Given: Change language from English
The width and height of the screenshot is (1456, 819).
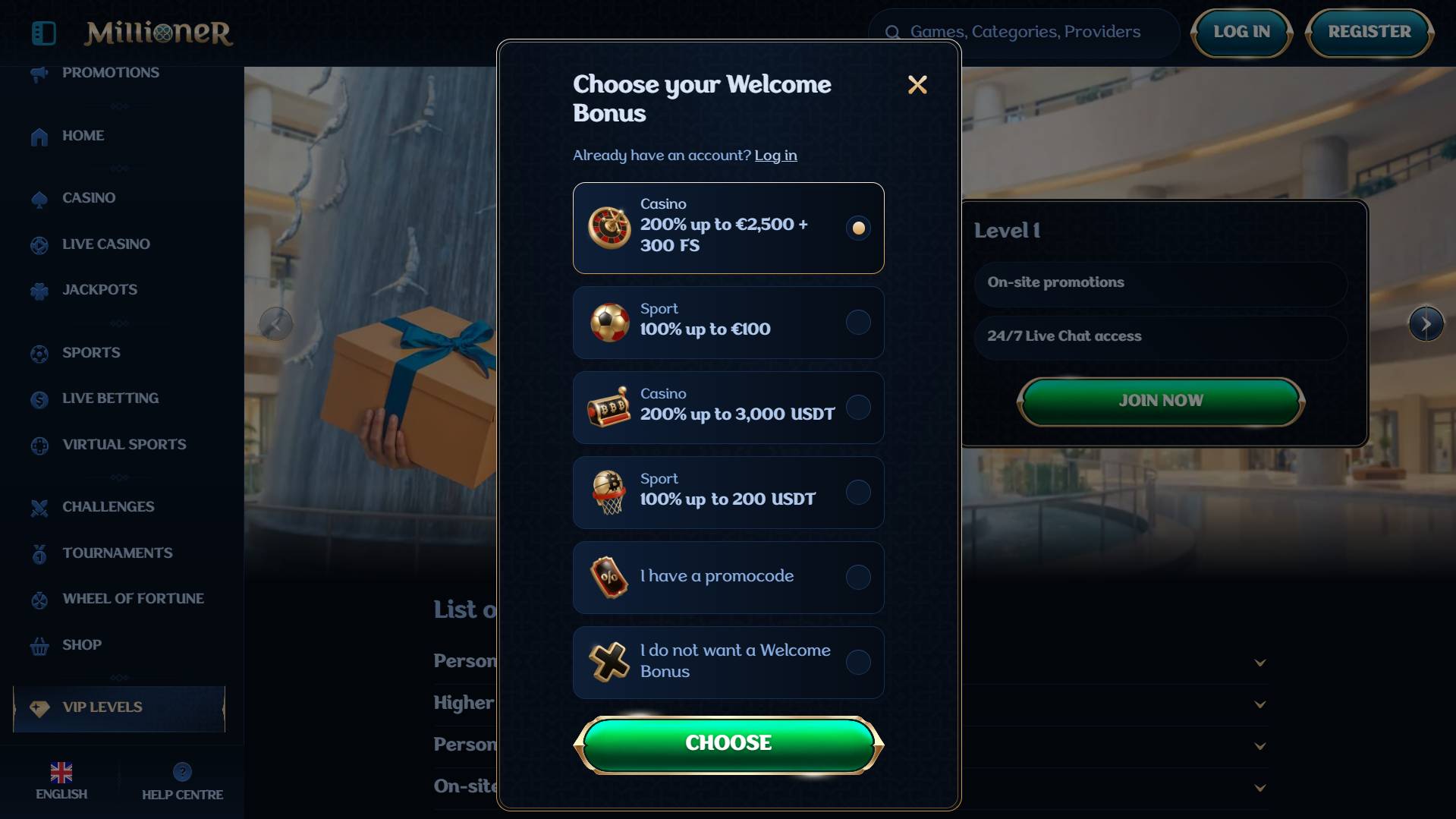Looking at the screenshot, I should pos(61,782).
